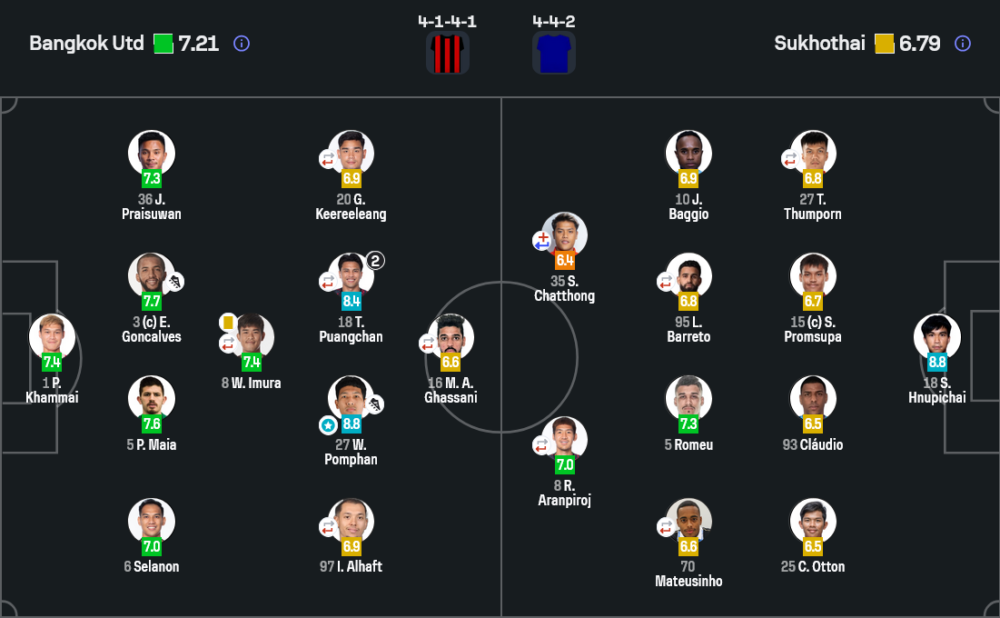Show Mateusinho's player details
This screenshot has width=1000, height=618.
pos(688,521)
